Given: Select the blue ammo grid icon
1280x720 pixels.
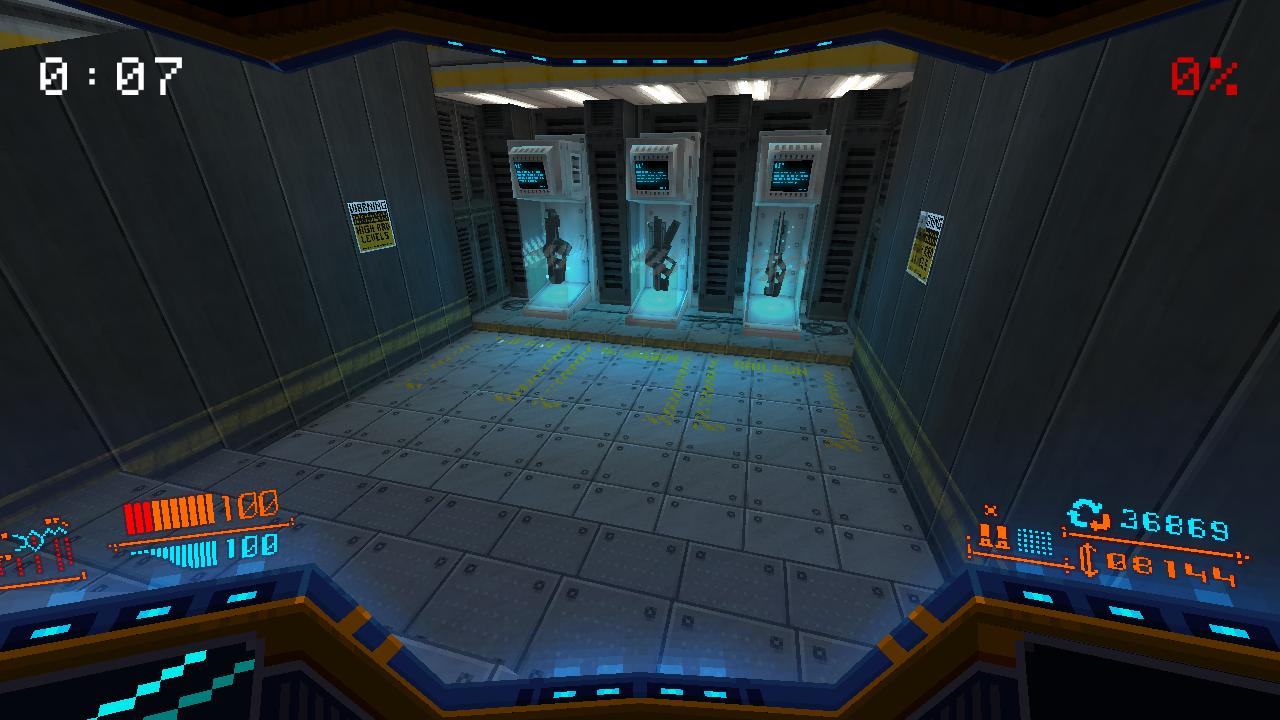Looking at the screenshot, I should (x=1033, y=543).
